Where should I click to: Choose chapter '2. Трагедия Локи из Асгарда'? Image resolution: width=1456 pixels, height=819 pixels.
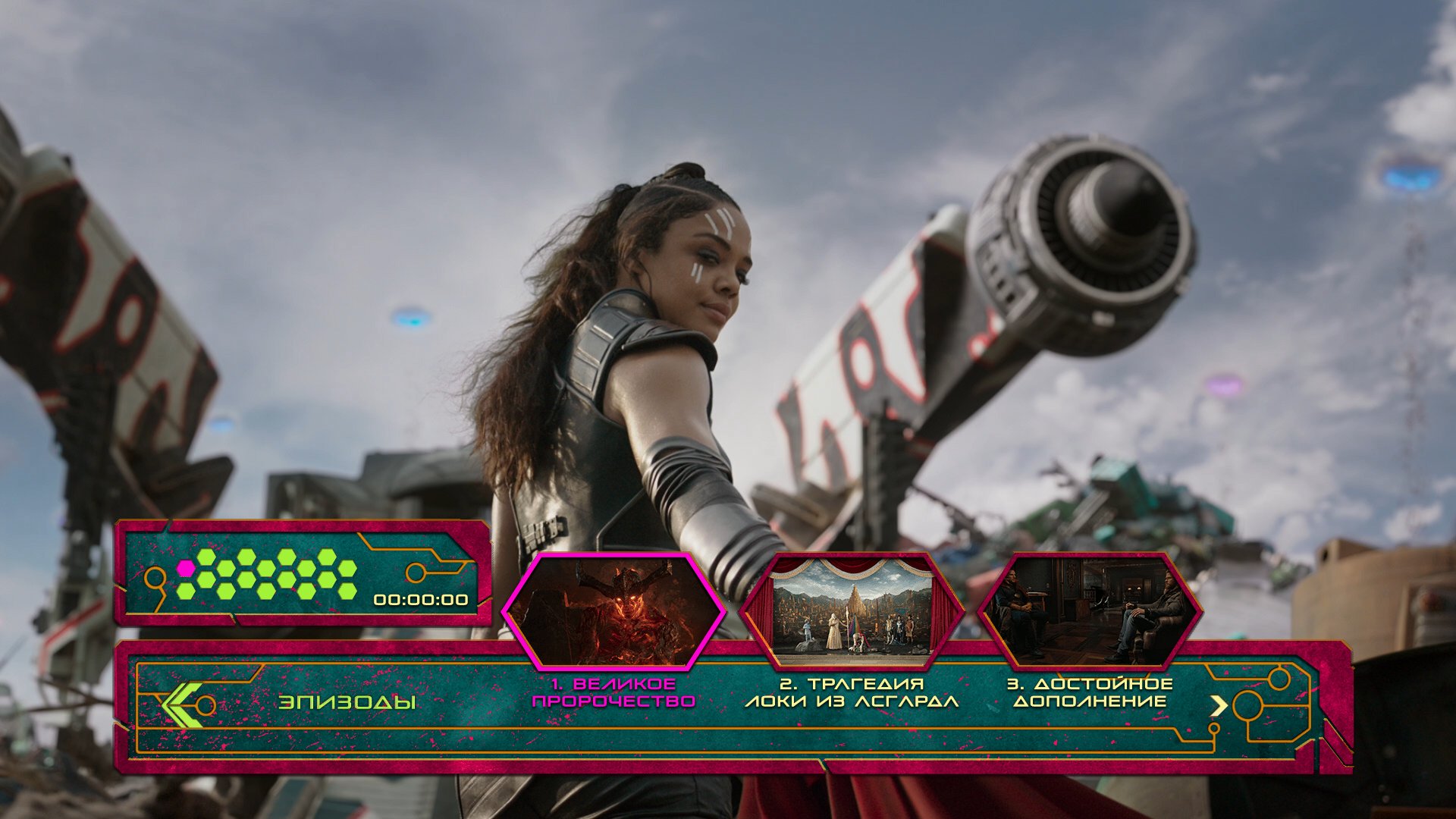(852, 693)
